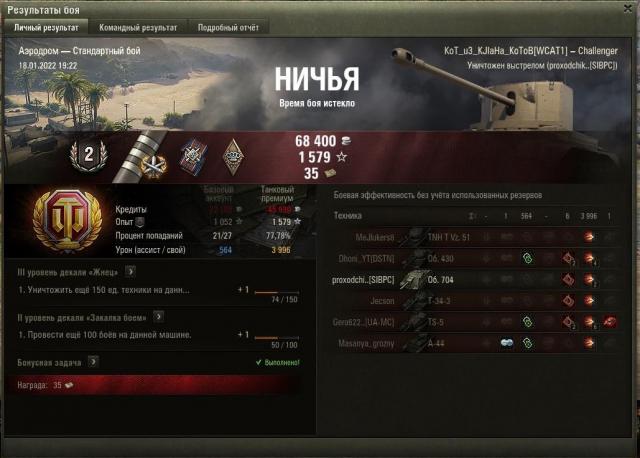Screen dimensions: 640x458
Task: Expand the «Жнец» decal task details
Action: [x=131, y=270]
